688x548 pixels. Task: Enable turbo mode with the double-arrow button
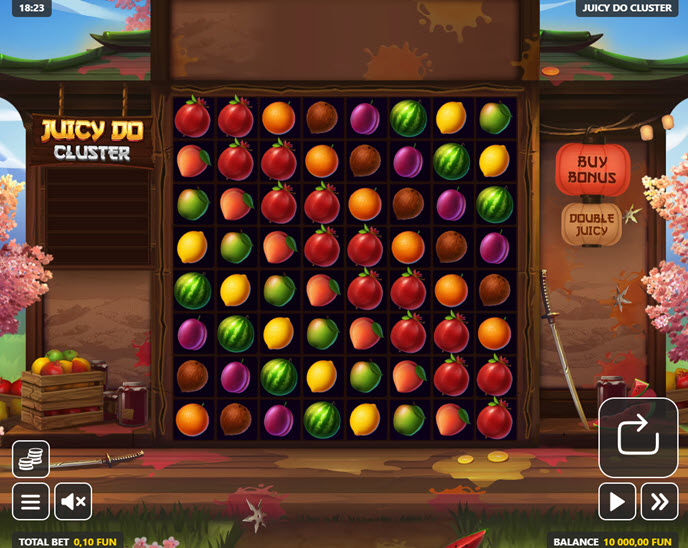coord(659,500)
